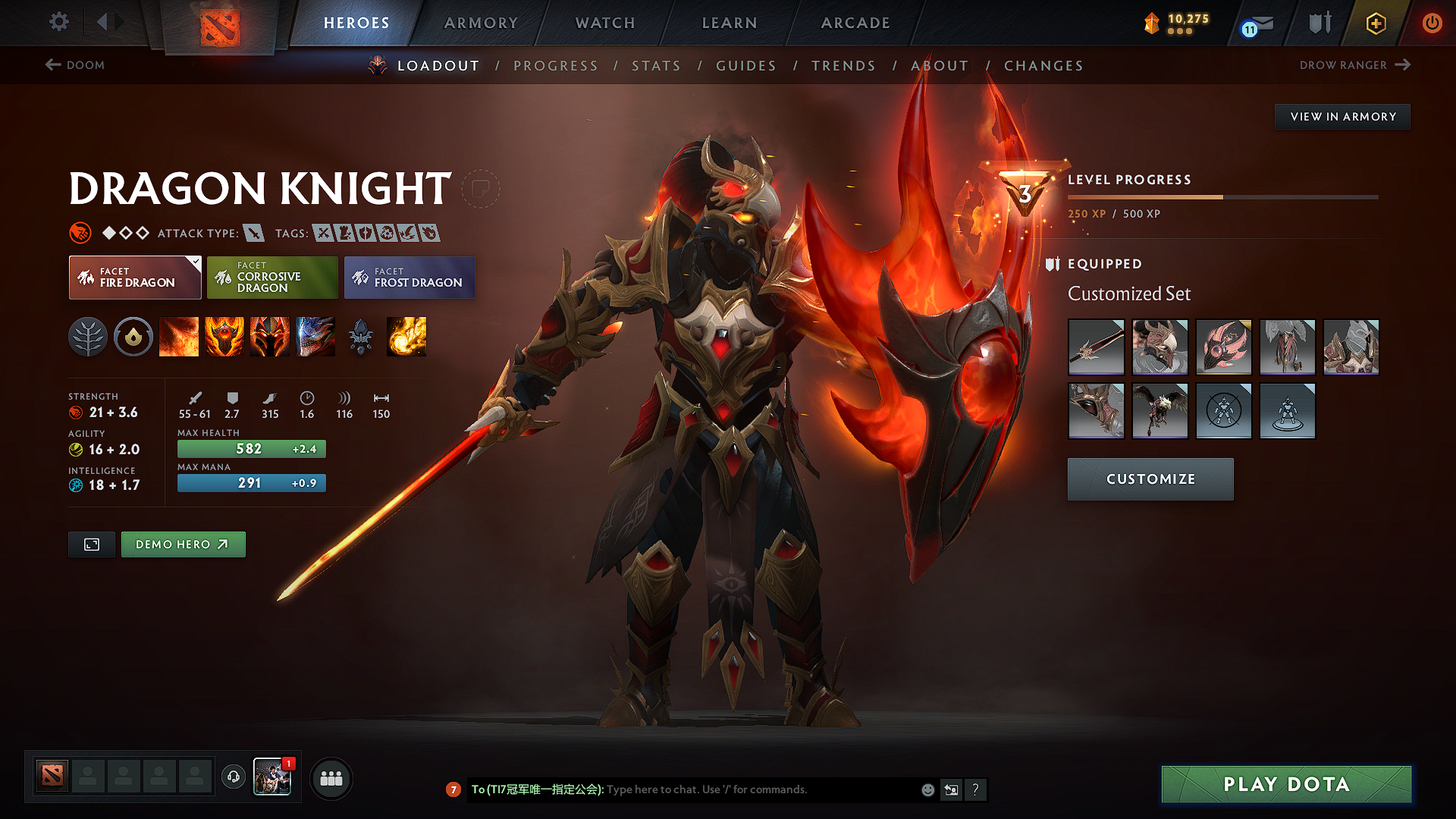Select the Breathe Fire ability icon
This screenshot has width=1456, height=819.
coord(179,337)
